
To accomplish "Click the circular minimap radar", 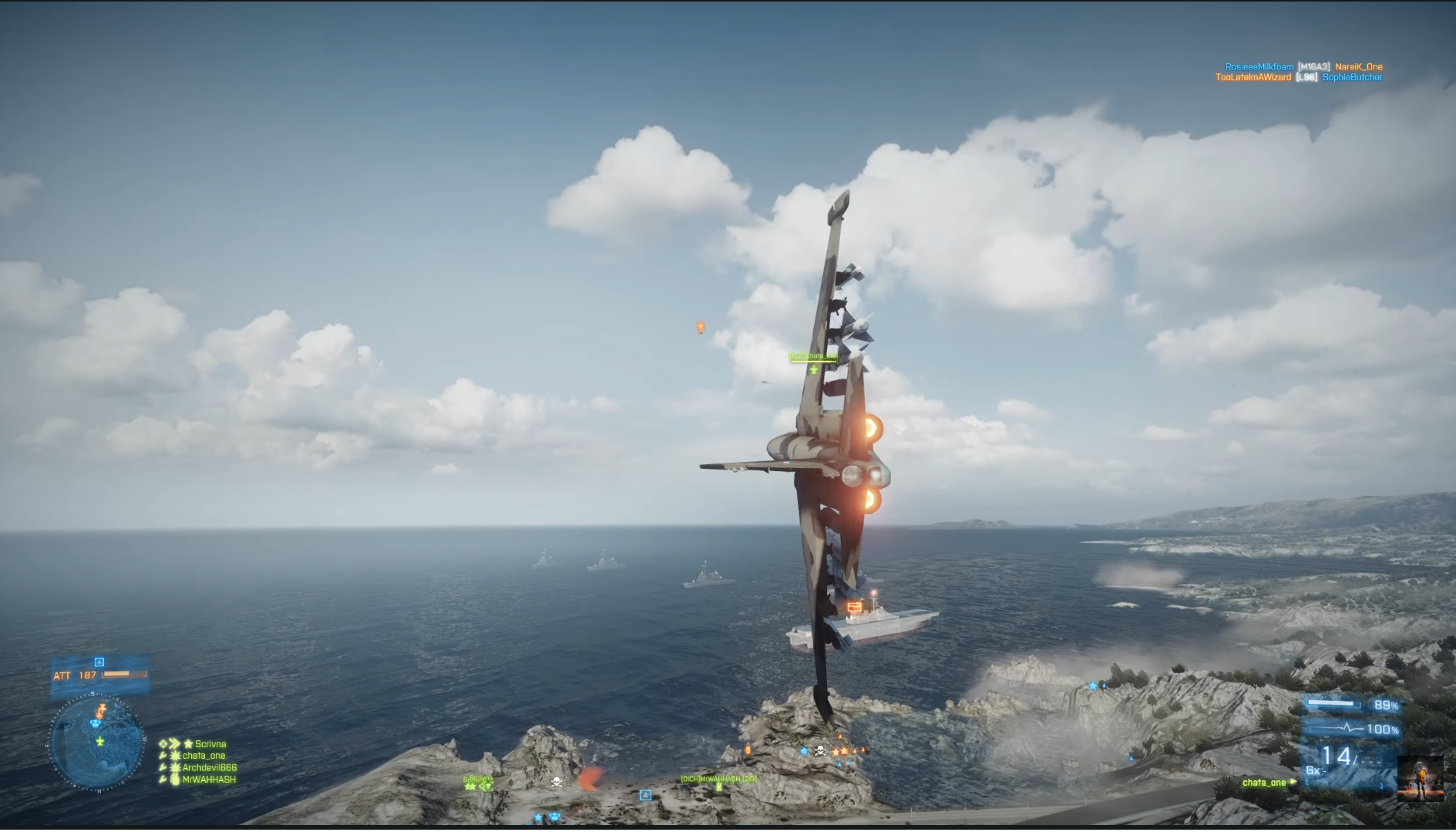I will point(97,743).
